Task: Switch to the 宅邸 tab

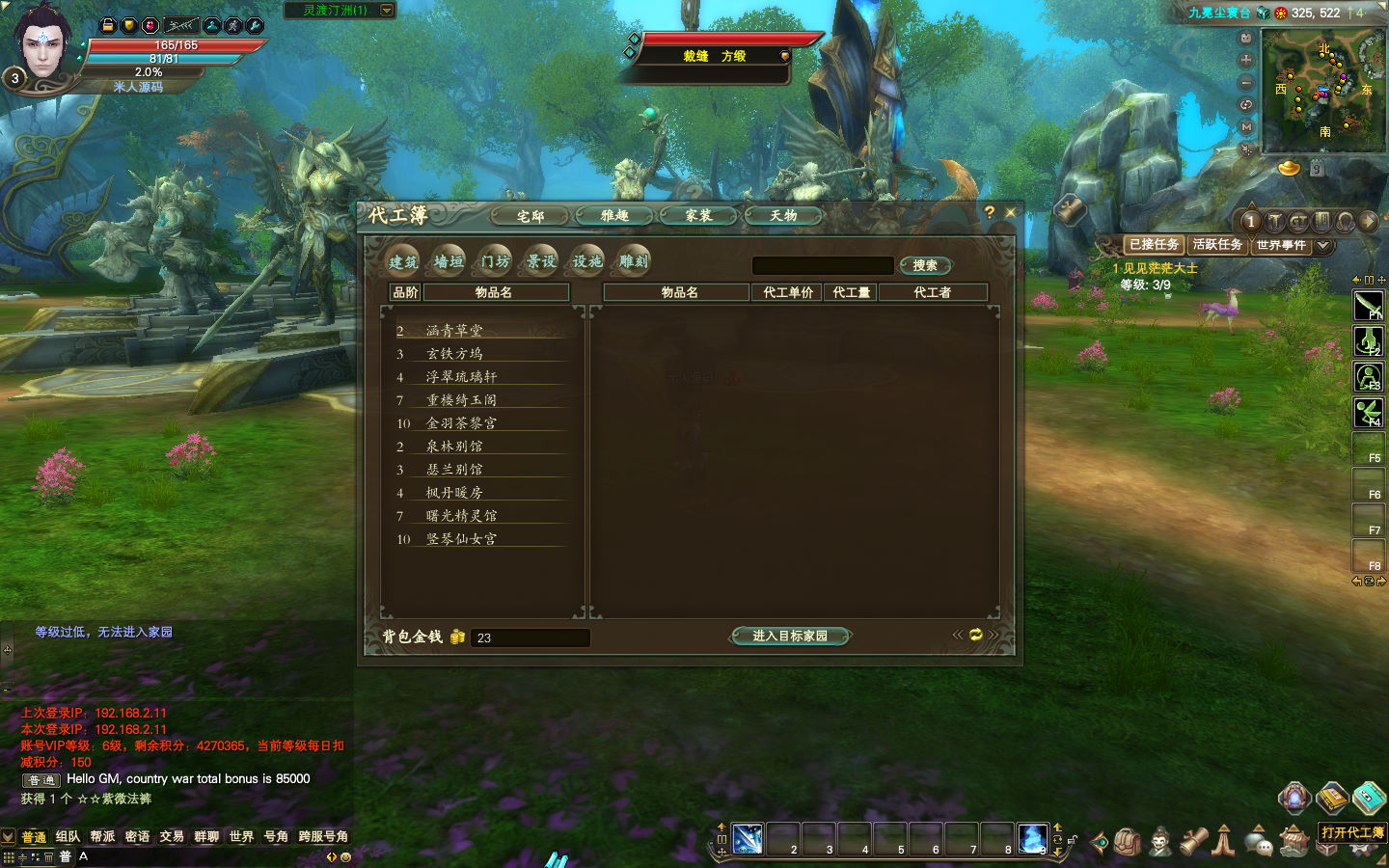Action: (531, 216)
